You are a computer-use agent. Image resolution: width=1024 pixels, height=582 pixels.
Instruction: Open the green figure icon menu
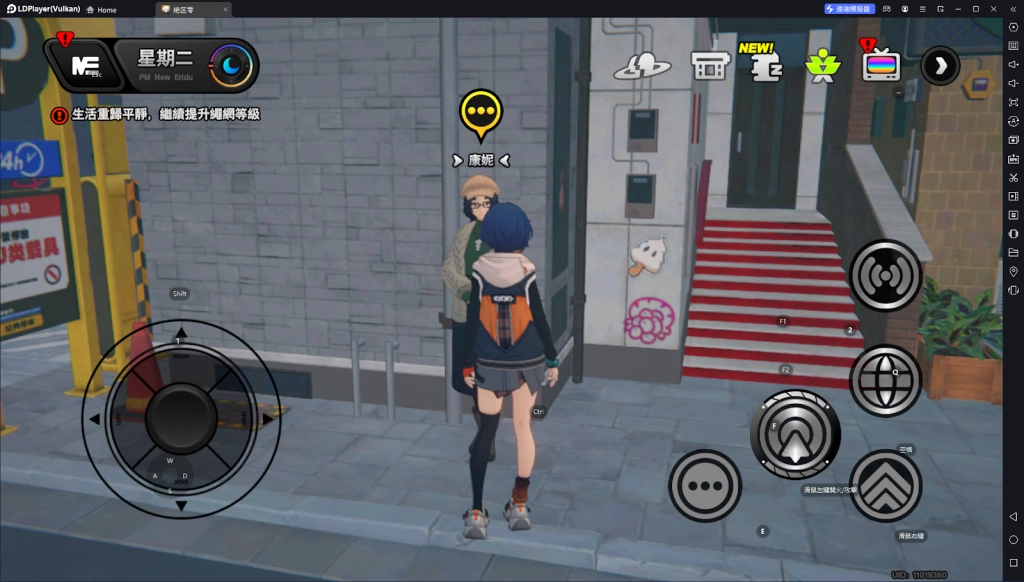(822, 66)
